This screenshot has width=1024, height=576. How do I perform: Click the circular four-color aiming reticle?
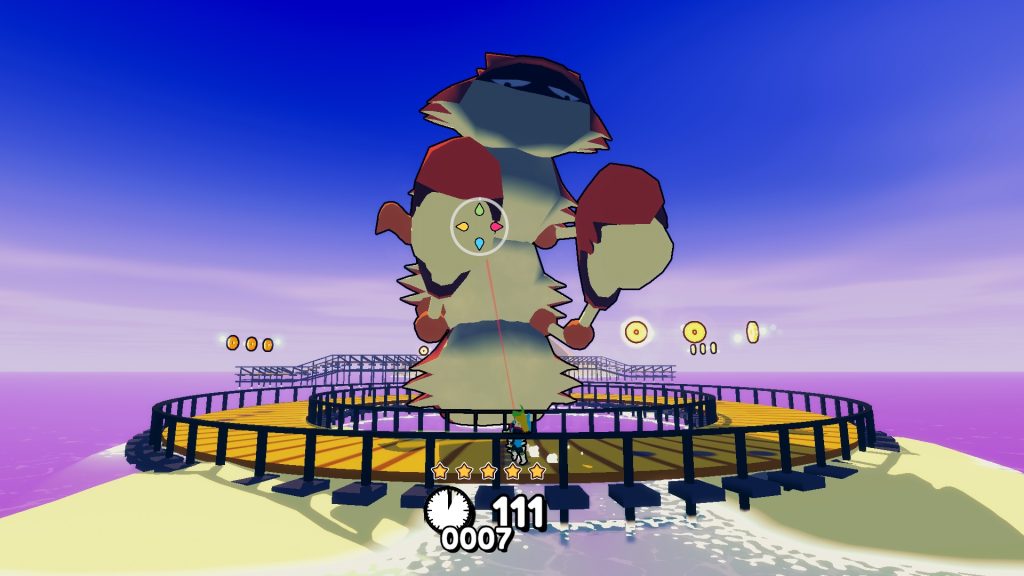coord(480,226)
